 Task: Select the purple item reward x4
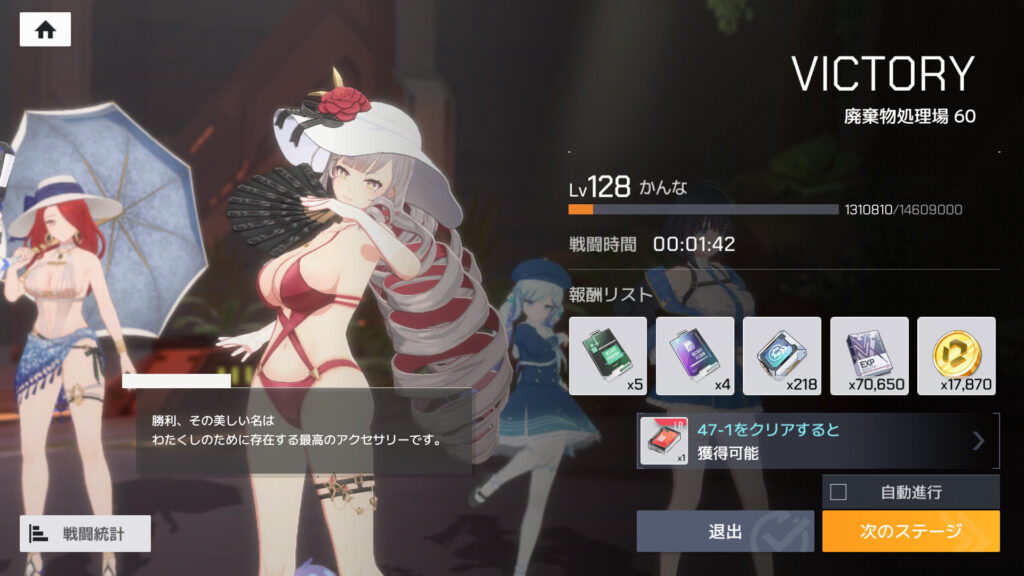pos(694,356)
